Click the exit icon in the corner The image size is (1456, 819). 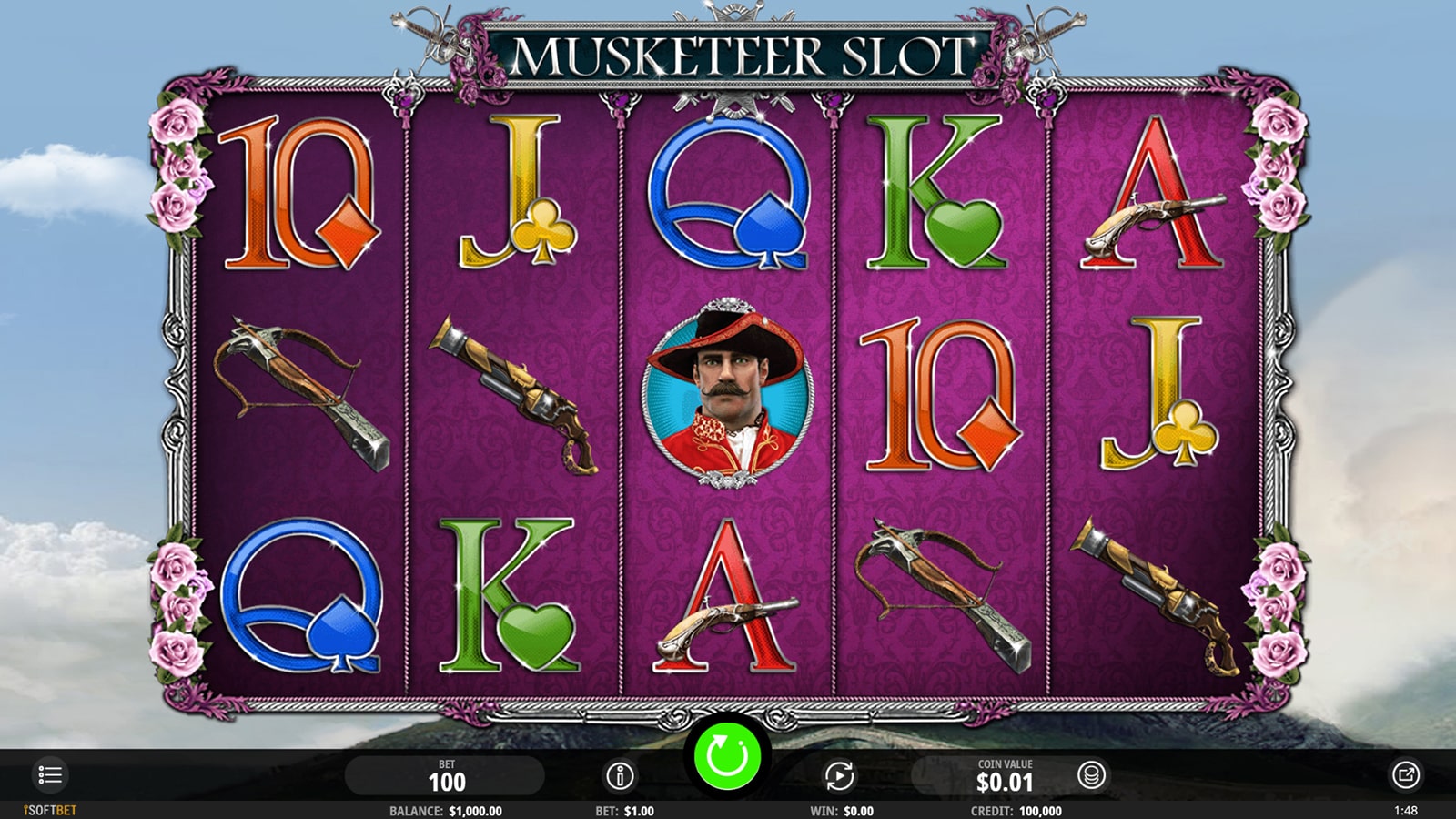pos(1405,775)
